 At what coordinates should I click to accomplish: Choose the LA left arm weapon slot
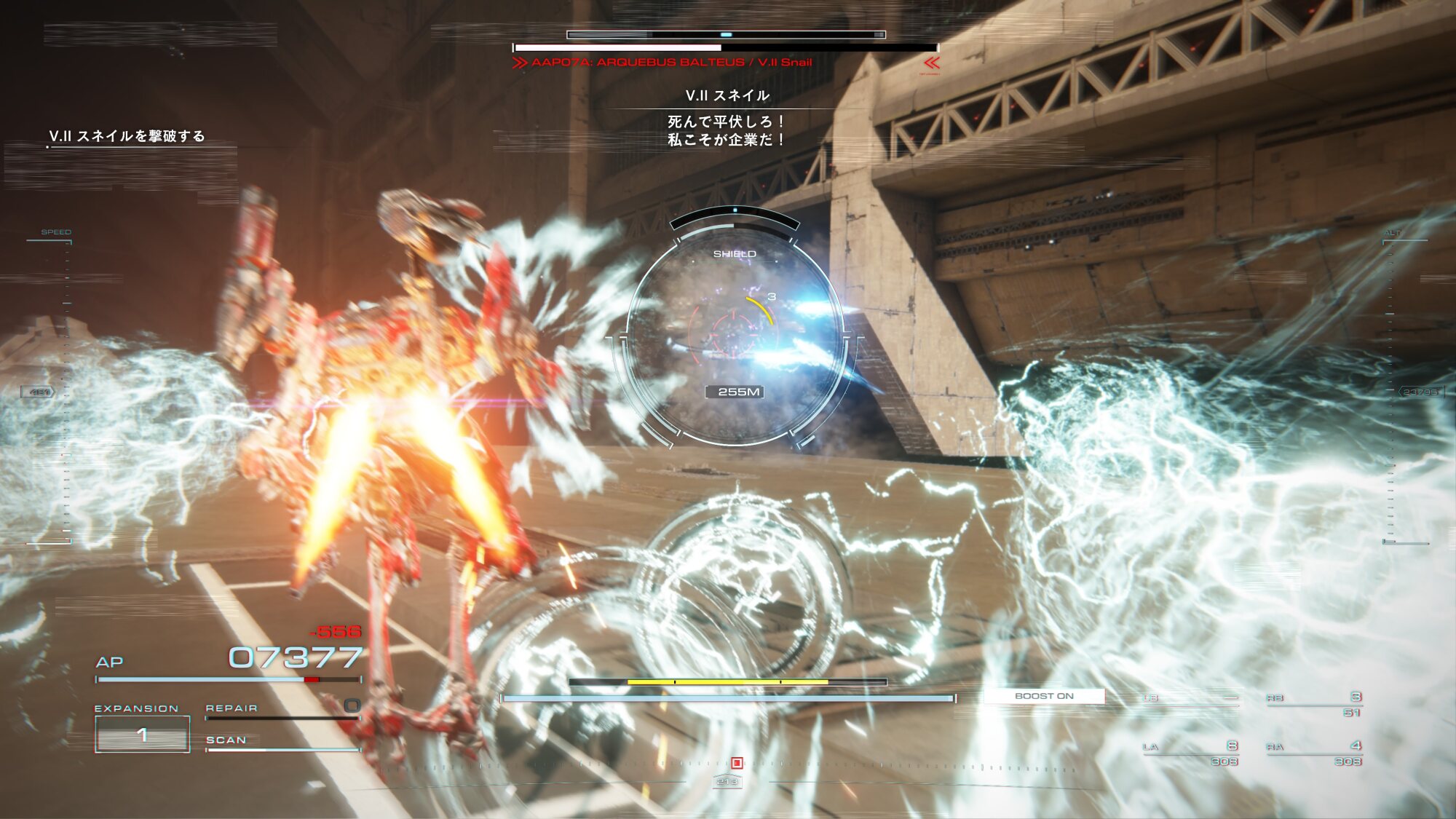point(1191,753)
